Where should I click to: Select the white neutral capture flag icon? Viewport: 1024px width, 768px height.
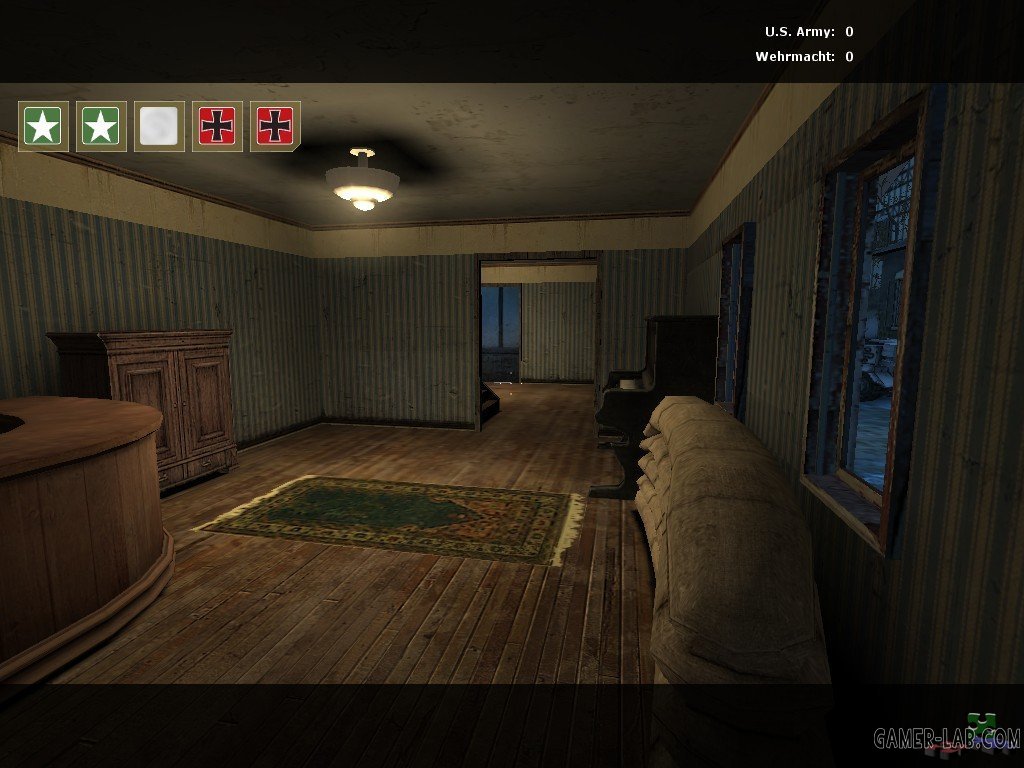coord(159,126)
